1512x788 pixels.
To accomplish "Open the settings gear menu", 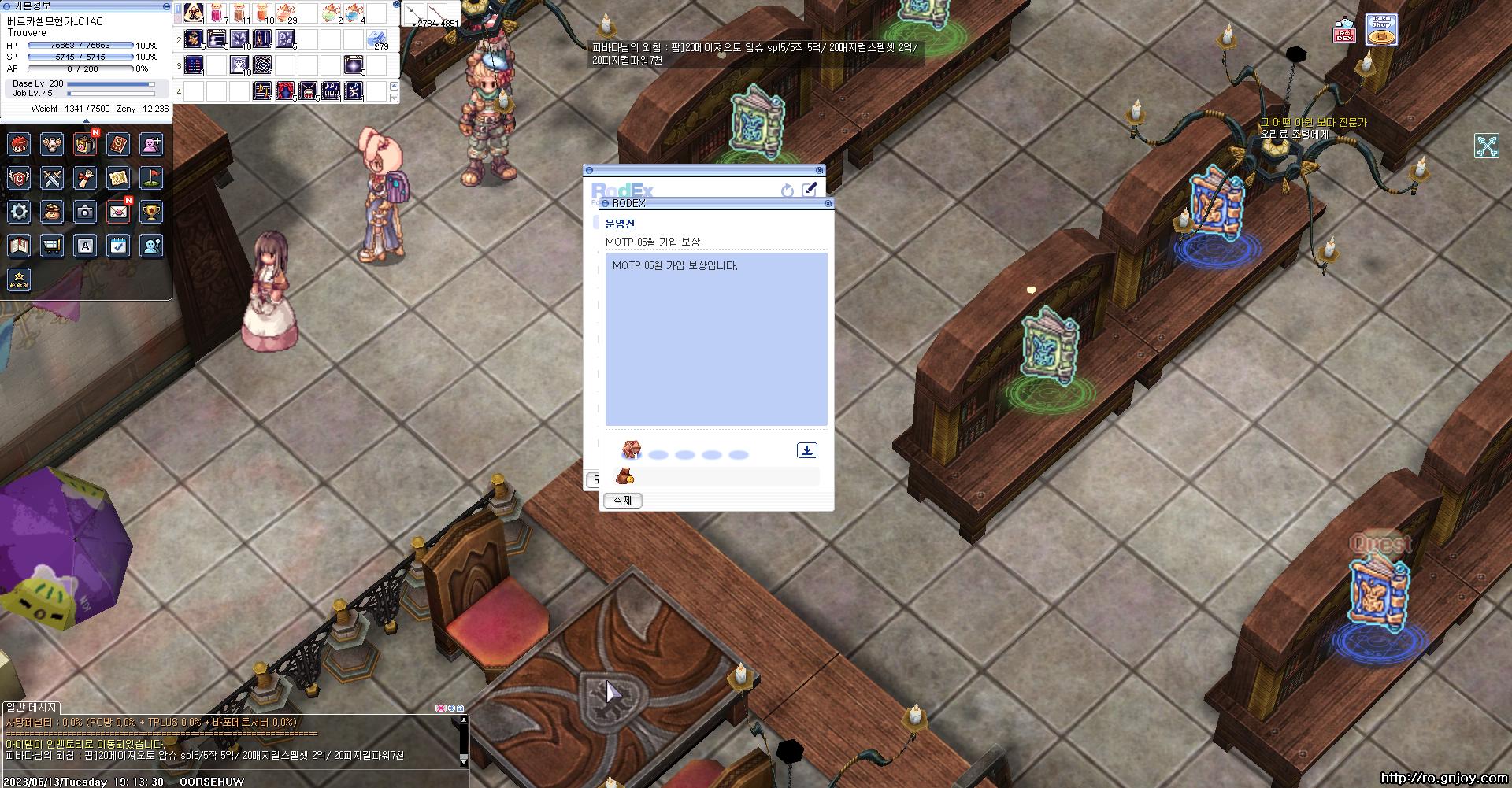I will pyautogui.click(x=19, y=212).
